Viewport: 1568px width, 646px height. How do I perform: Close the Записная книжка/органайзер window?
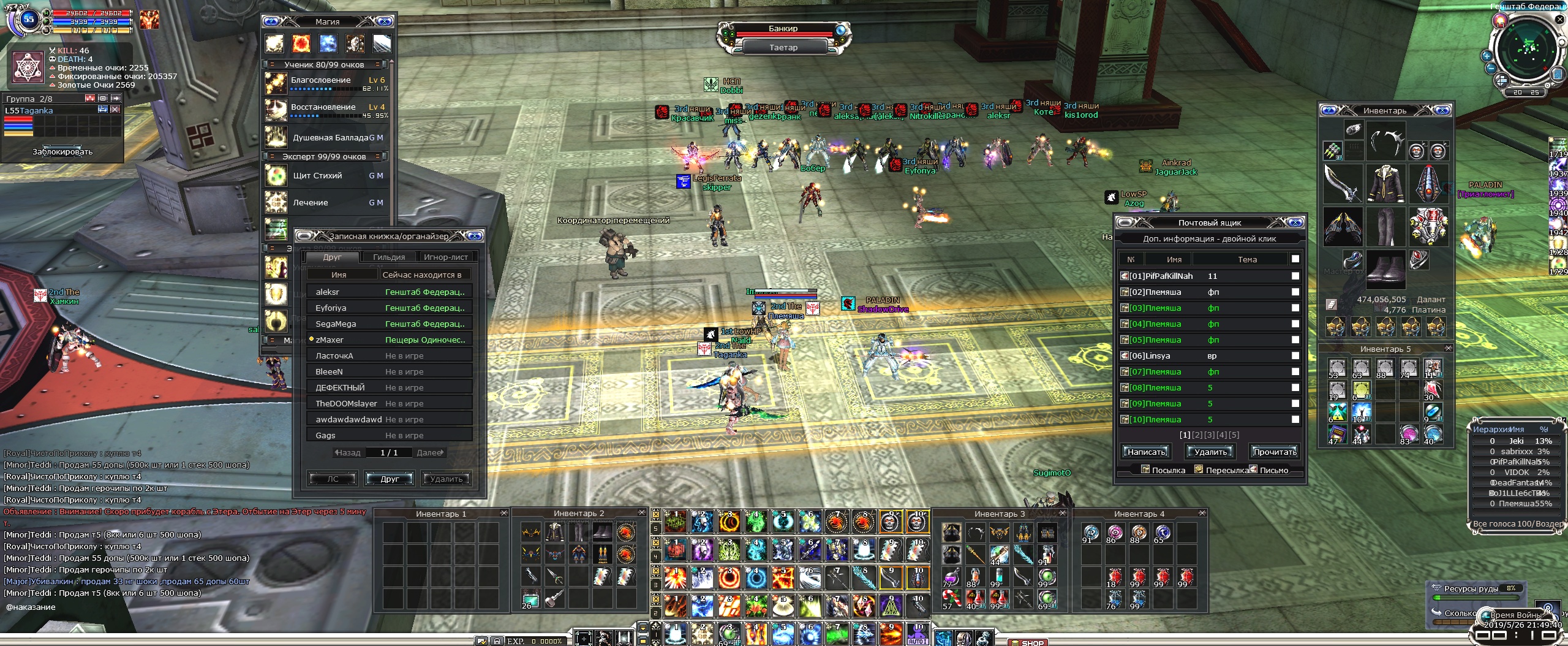click(475, 236)
